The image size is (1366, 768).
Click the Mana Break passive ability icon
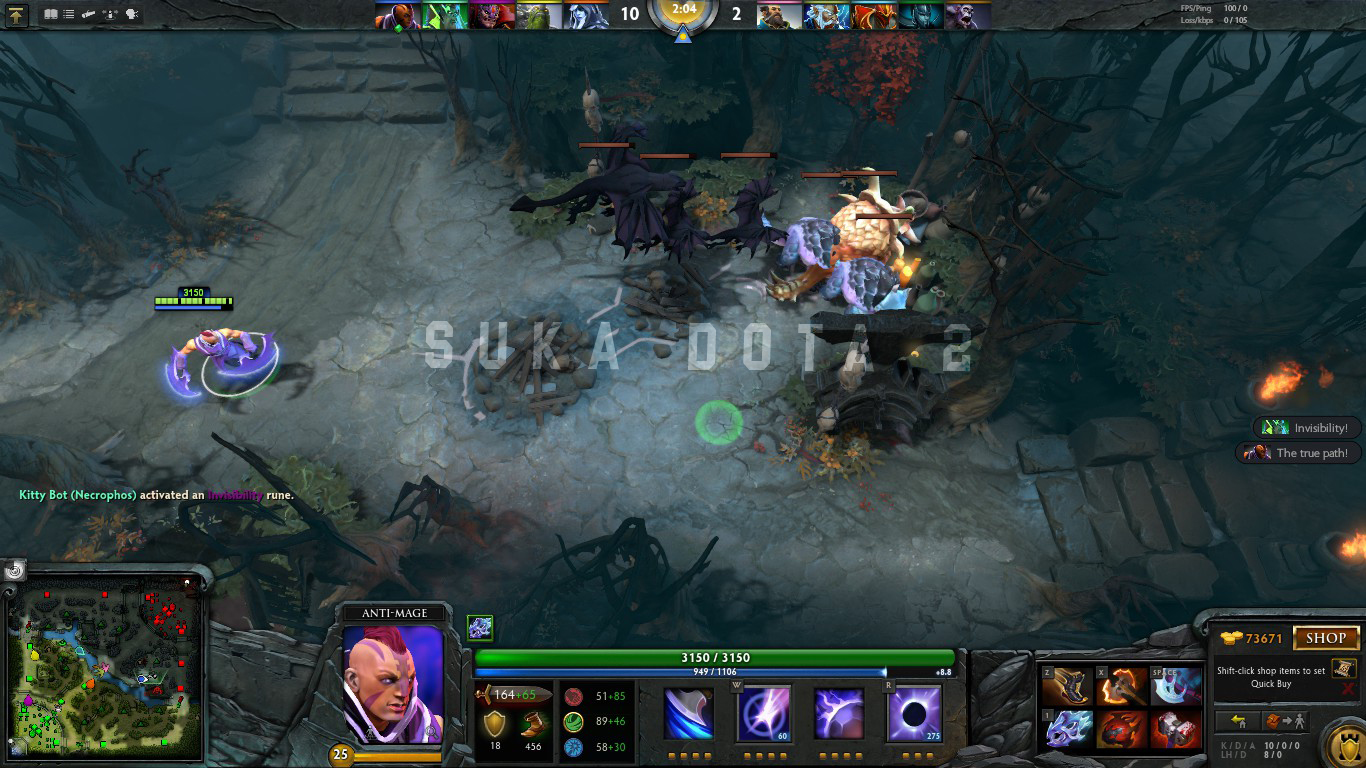(686, 712)
